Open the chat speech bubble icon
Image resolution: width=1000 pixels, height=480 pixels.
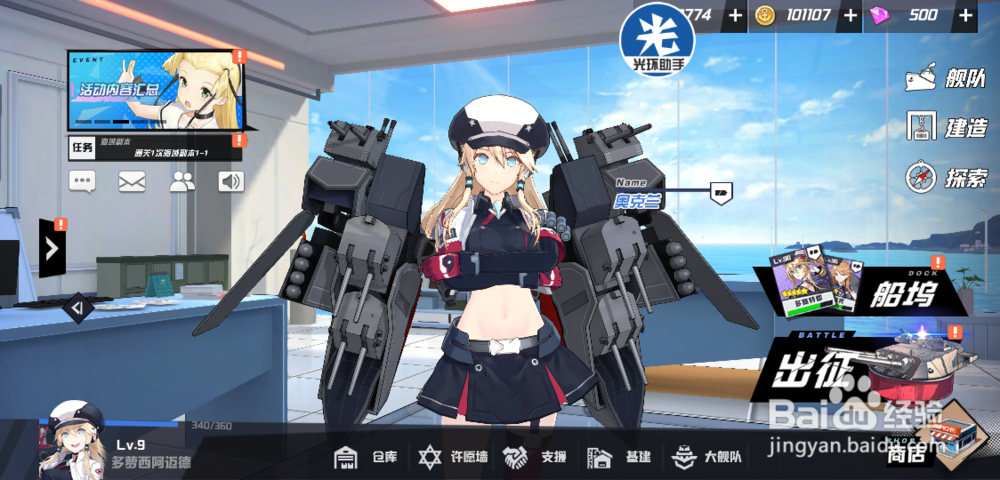pyautogui.click(x=82, y=181)
